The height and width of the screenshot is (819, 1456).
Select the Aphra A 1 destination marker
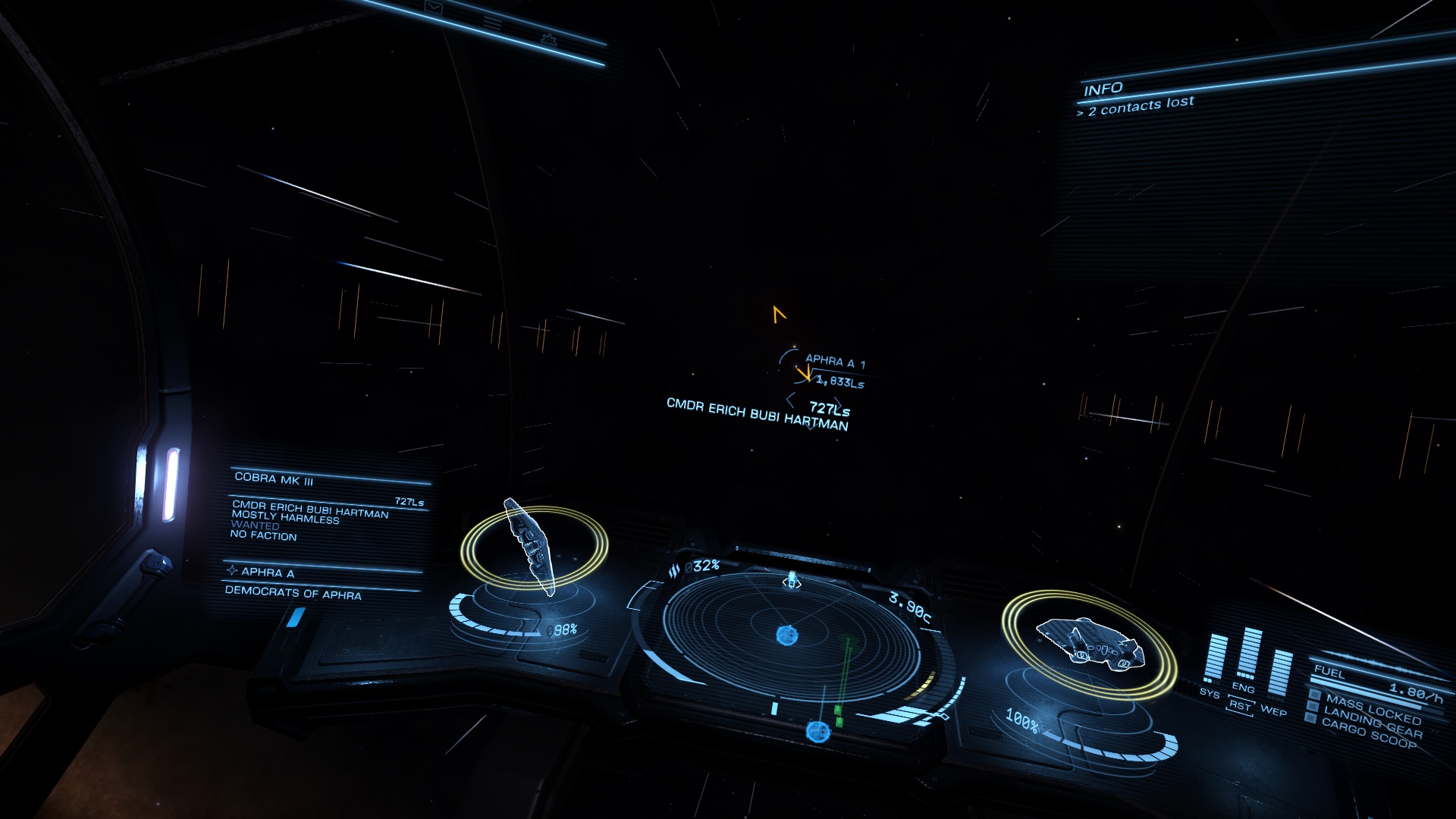coord(833,361)
